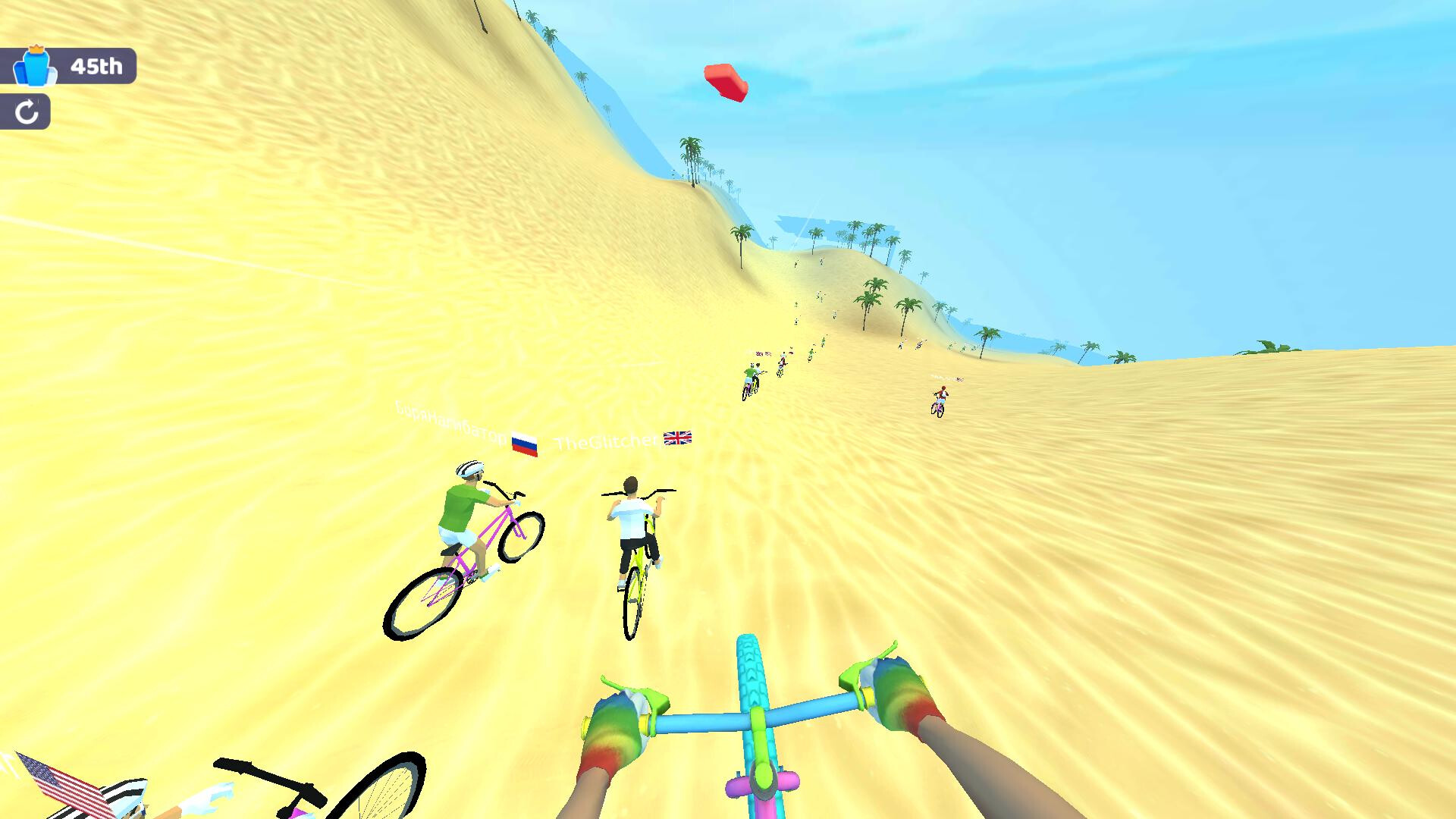
Task: Tap the red flying obstacle block
Action: [726, 82]
